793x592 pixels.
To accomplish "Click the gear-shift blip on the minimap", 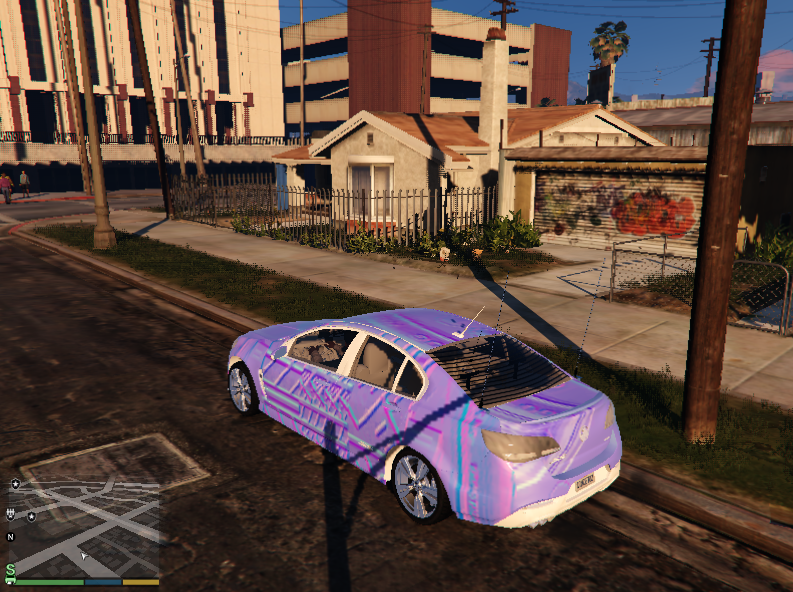I will [x=11, y=514].
